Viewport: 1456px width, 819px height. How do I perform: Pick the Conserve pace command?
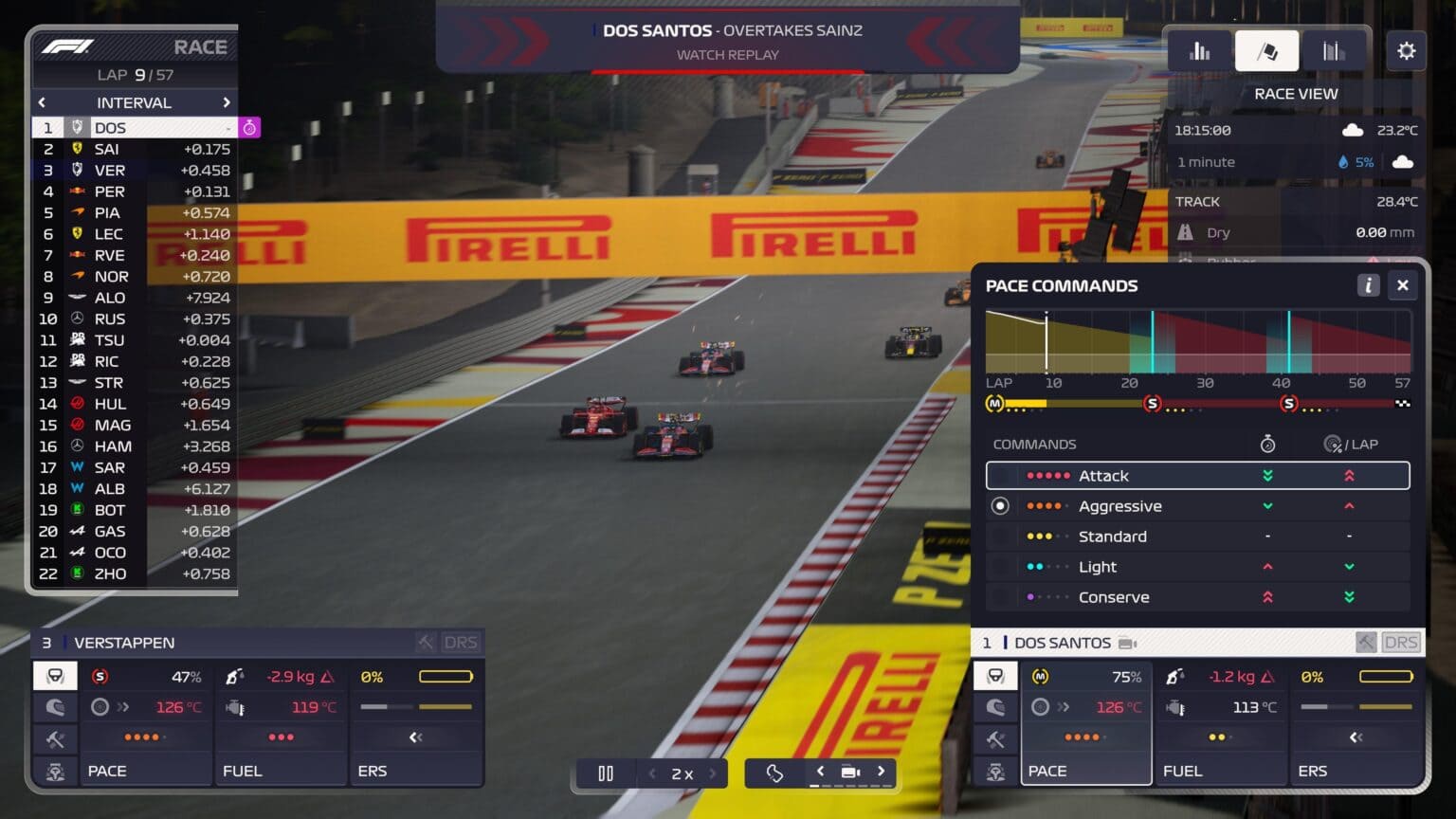click(x=1197, y=597)
